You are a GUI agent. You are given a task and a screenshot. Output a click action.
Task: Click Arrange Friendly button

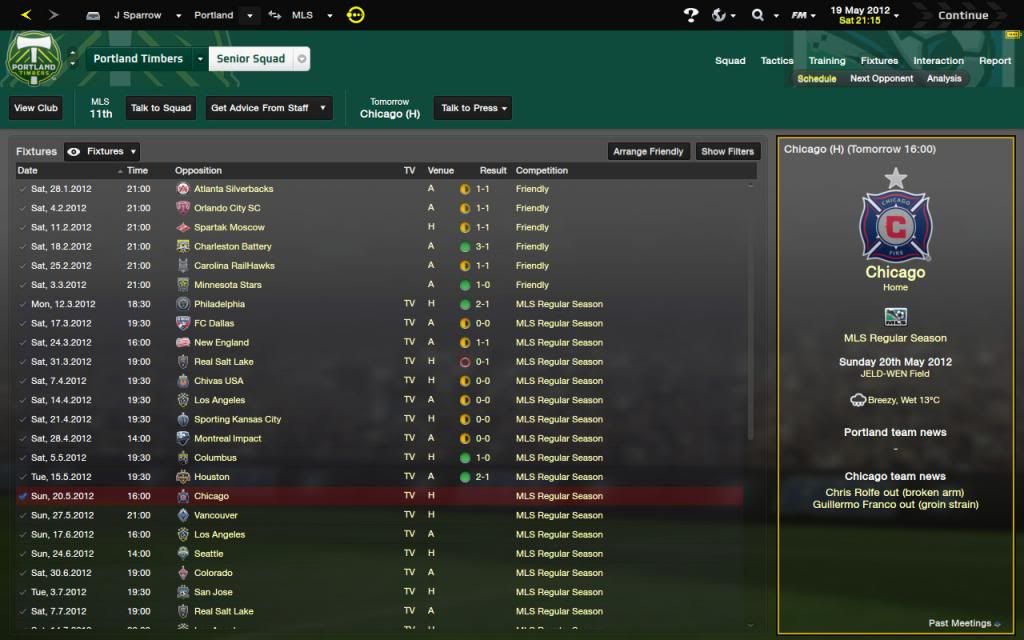point(648,152)
